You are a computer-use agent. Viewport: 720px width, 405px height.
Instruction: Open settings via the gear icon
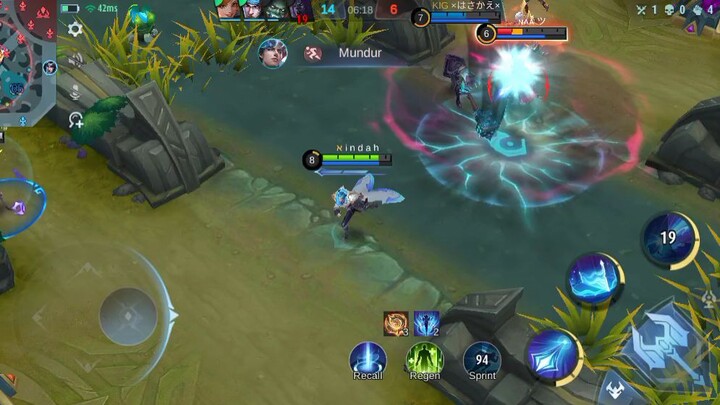[75, 29]
